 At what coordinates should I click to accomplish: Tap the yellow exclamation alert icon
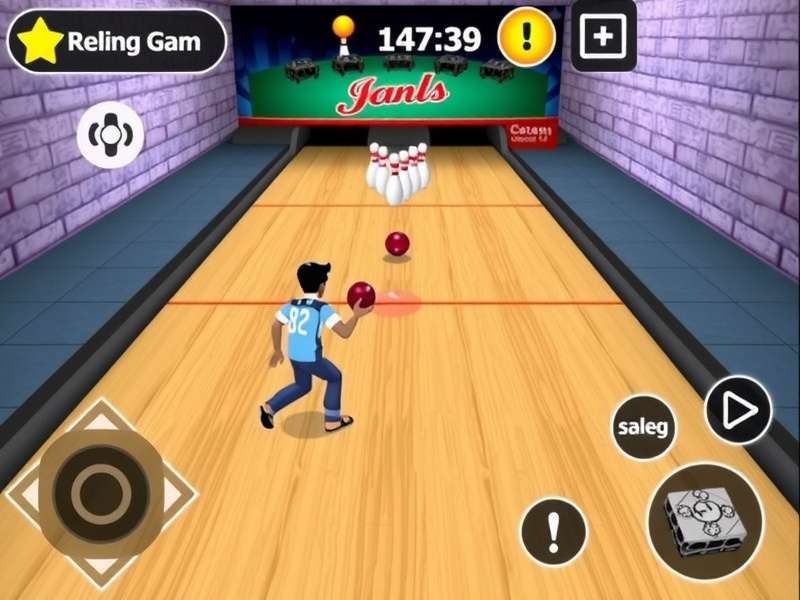point(526,38)
